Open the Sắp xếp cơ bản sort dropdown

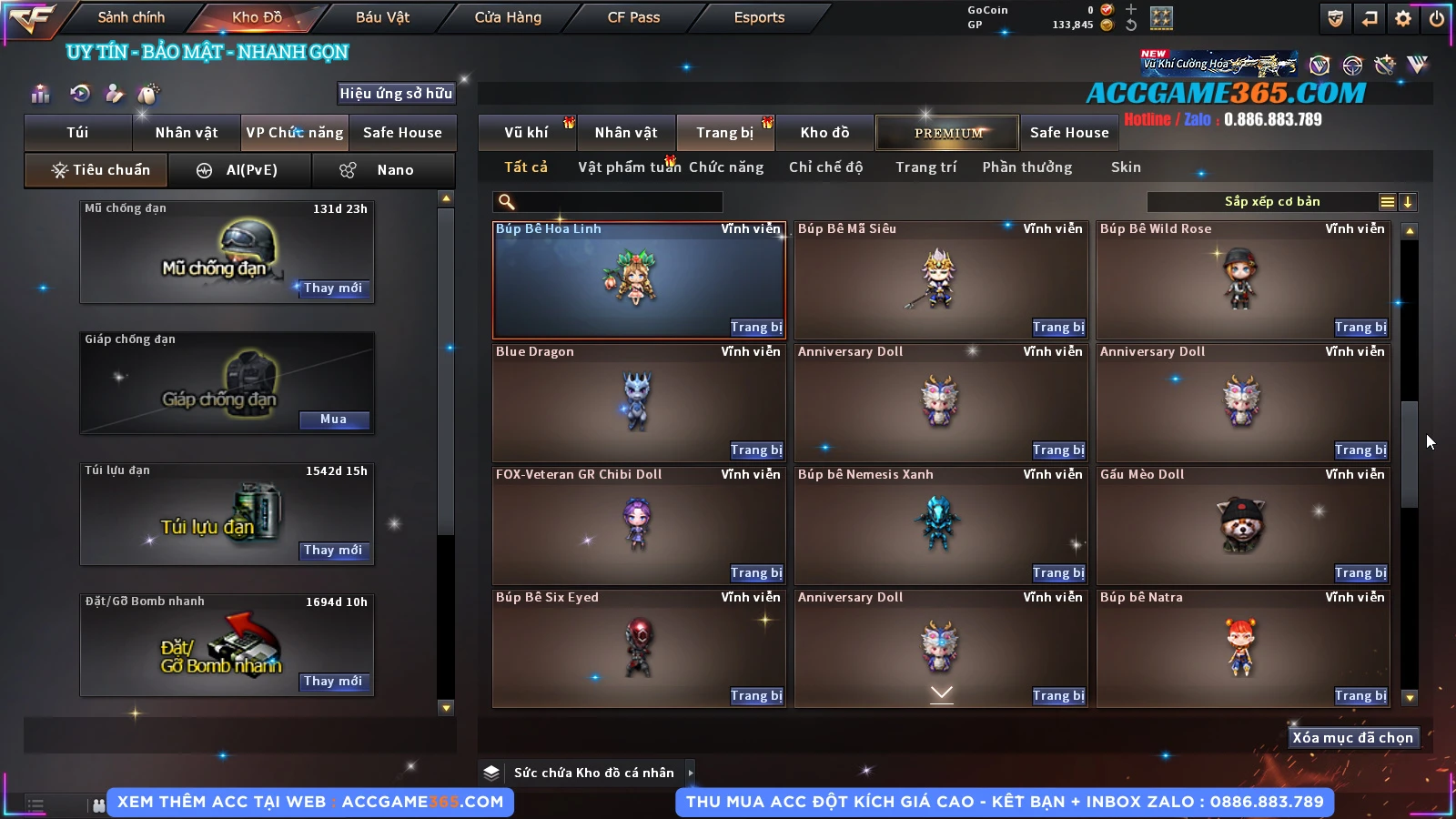tap(1271, 202)
